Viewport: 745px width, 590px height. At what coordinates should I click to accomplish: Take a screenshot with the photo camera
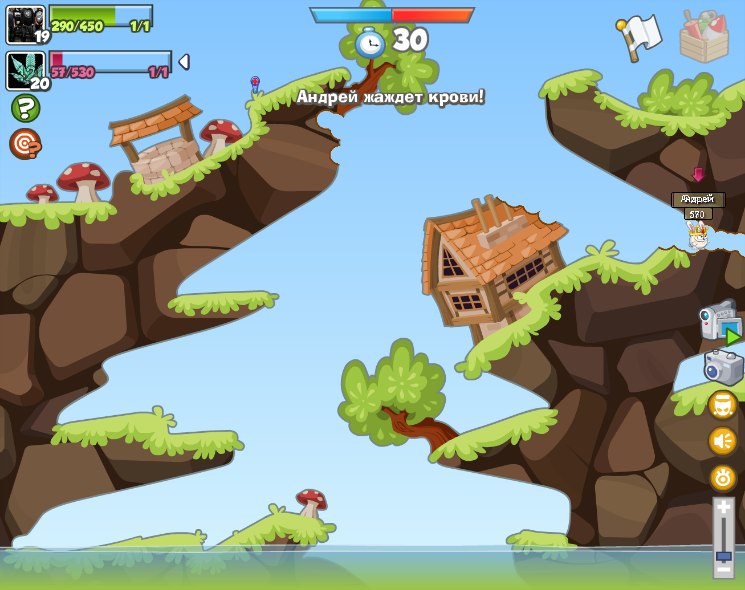[x=723, y=366]
